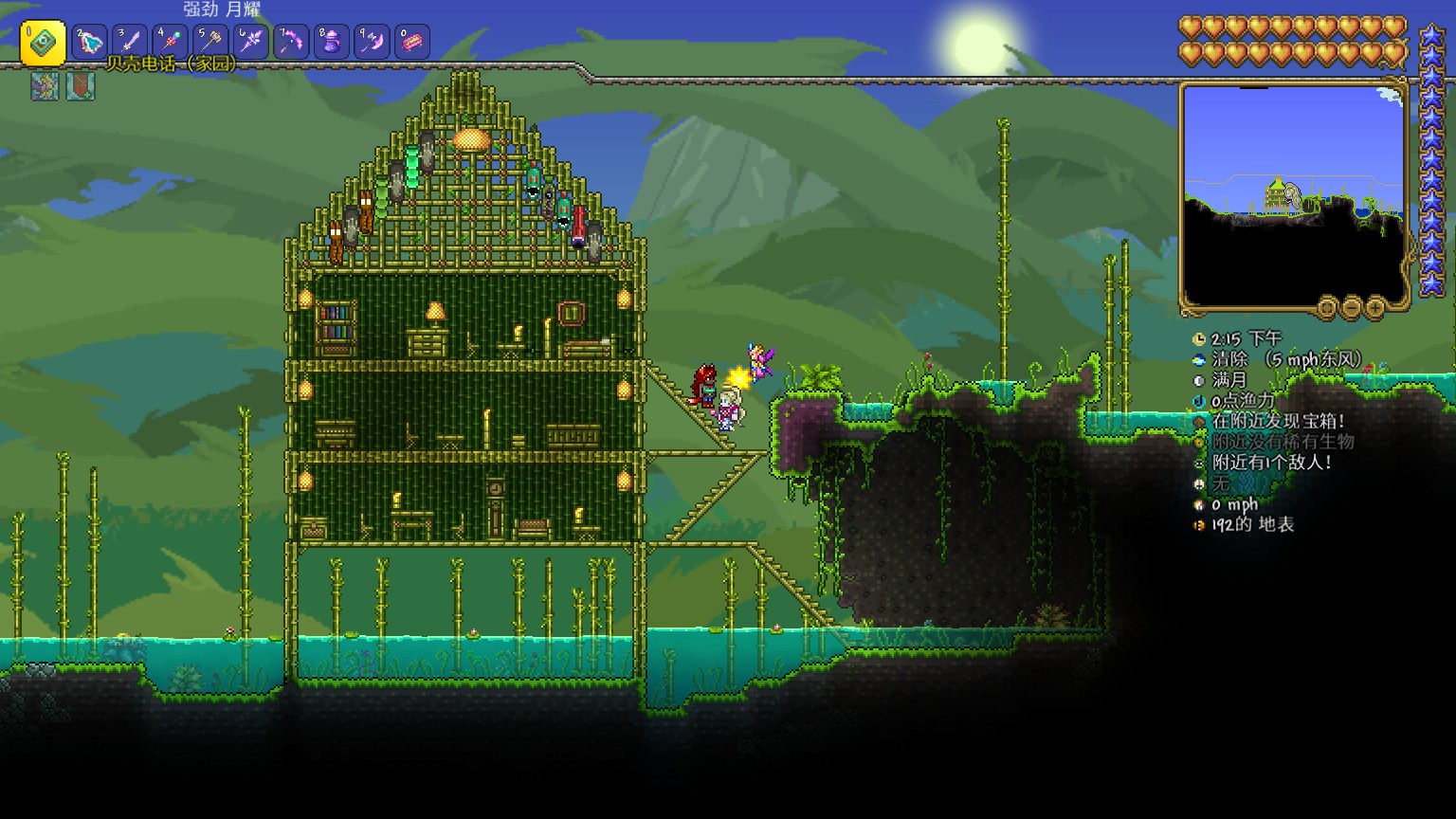Click the fairy buff icon
Screen dimensions: 1456x819
[x=45, y=86]
